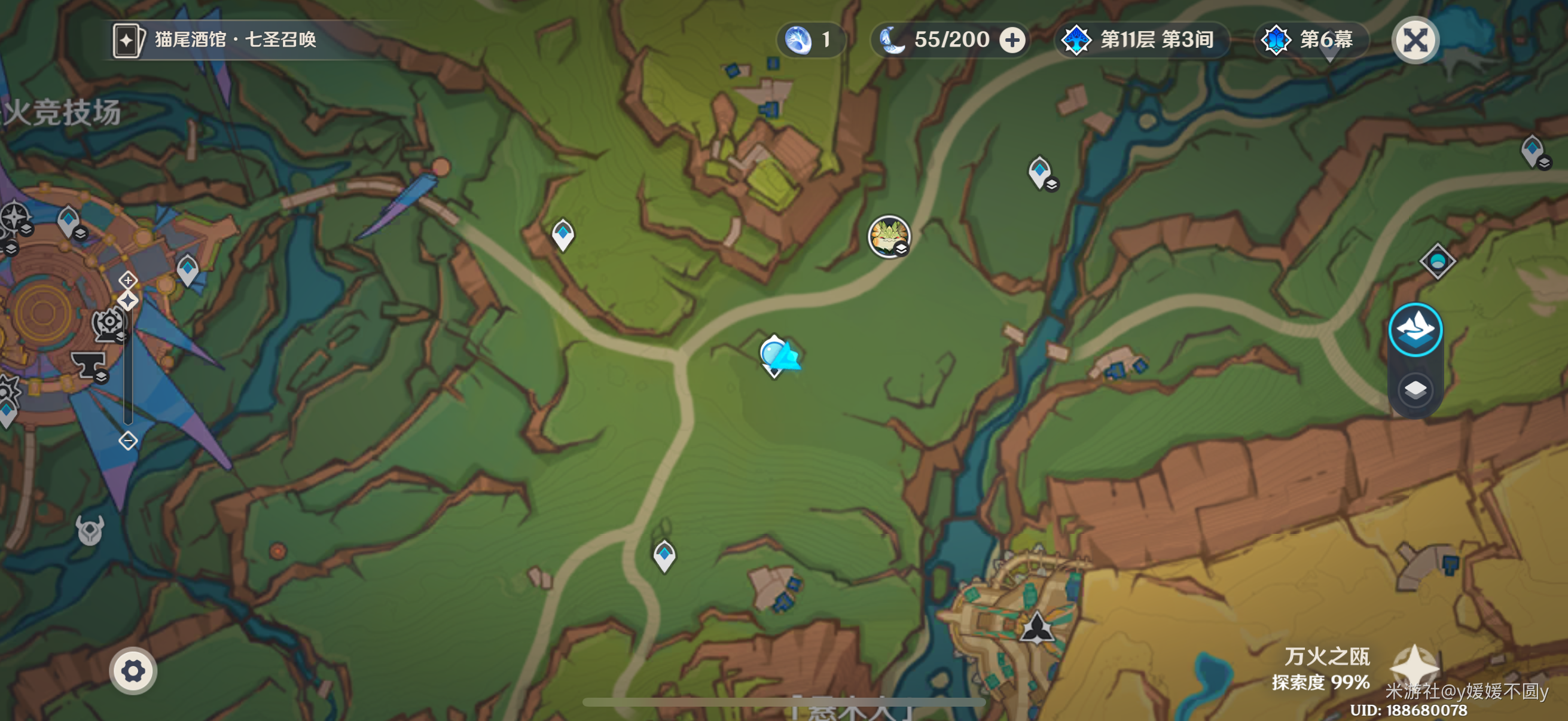Add more Original Resin with the plus button
The width and height of the screenshot is (1568, 721).
click(x=1012, y=40)
